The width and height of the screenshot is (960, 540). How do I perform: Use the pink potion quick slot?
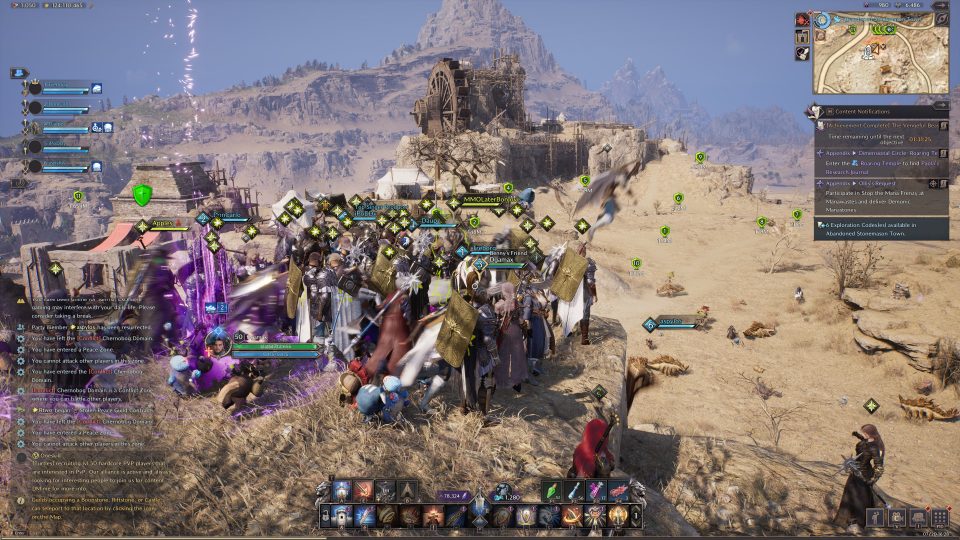[x=597, y=490]
